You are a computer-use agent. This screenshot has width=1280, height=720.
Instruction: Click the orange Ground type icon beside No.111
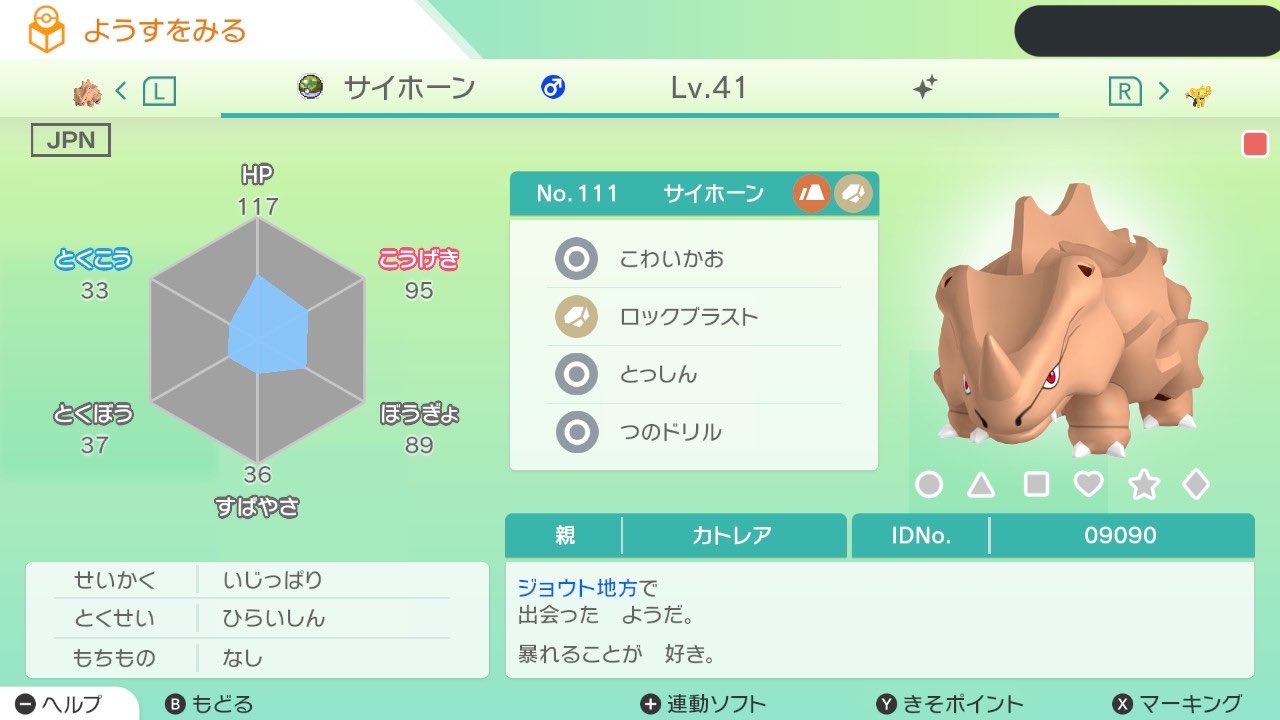pyautogui.click(x=811, y=193)
